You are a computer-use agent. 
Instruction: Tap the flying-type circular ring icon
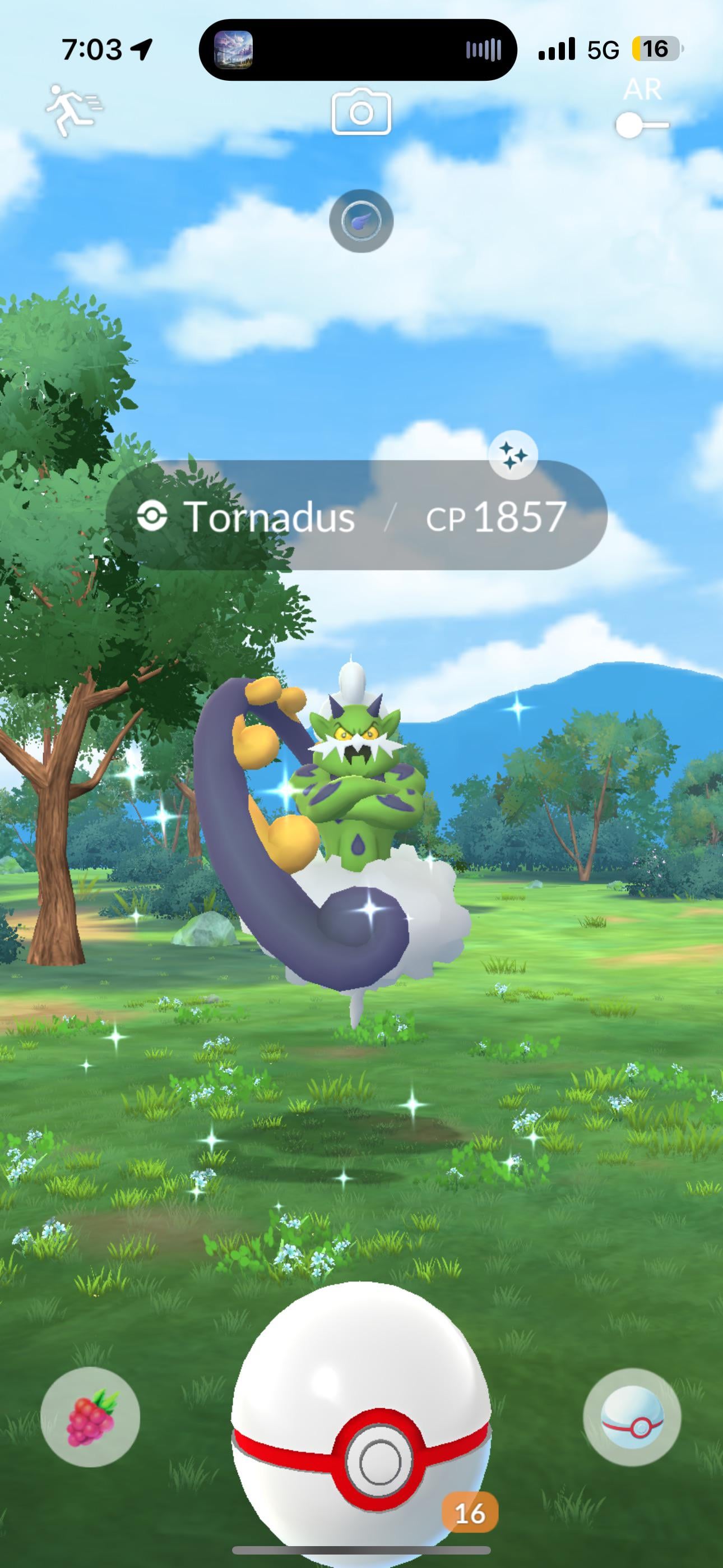point(361,221)
